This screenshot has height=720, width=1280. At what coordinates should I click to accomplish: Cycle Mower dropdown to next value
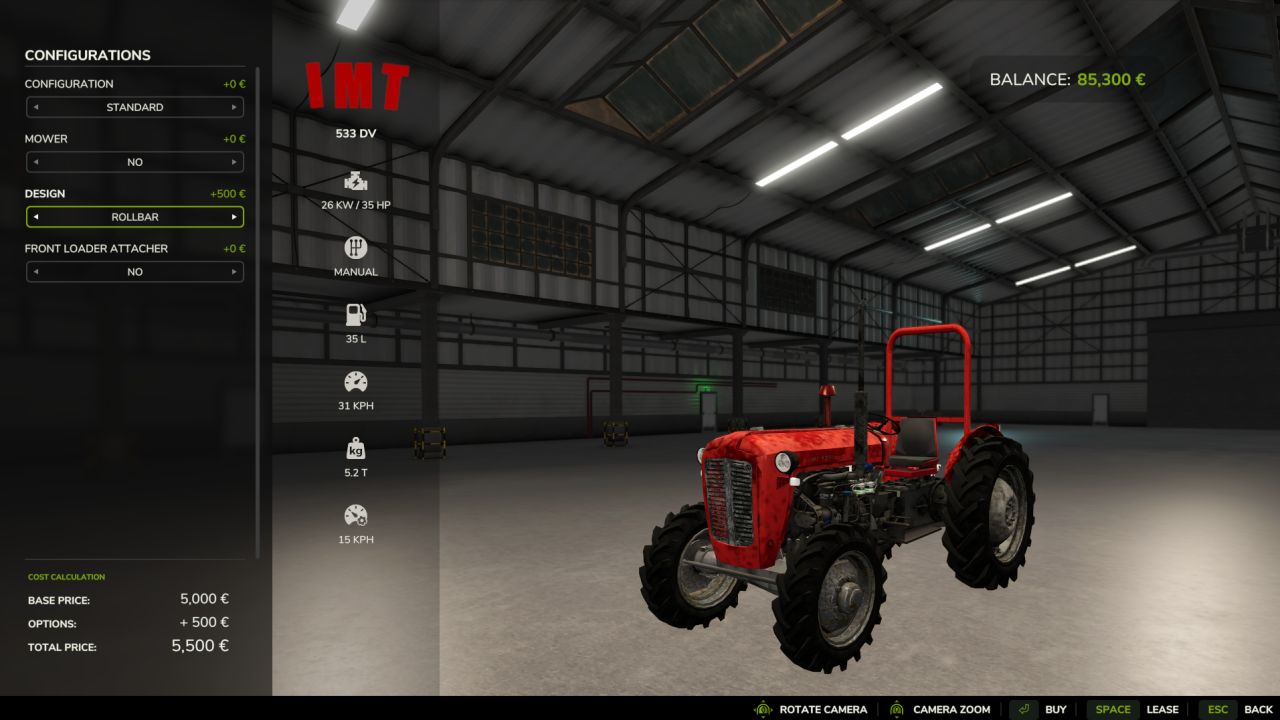(237, 161)
